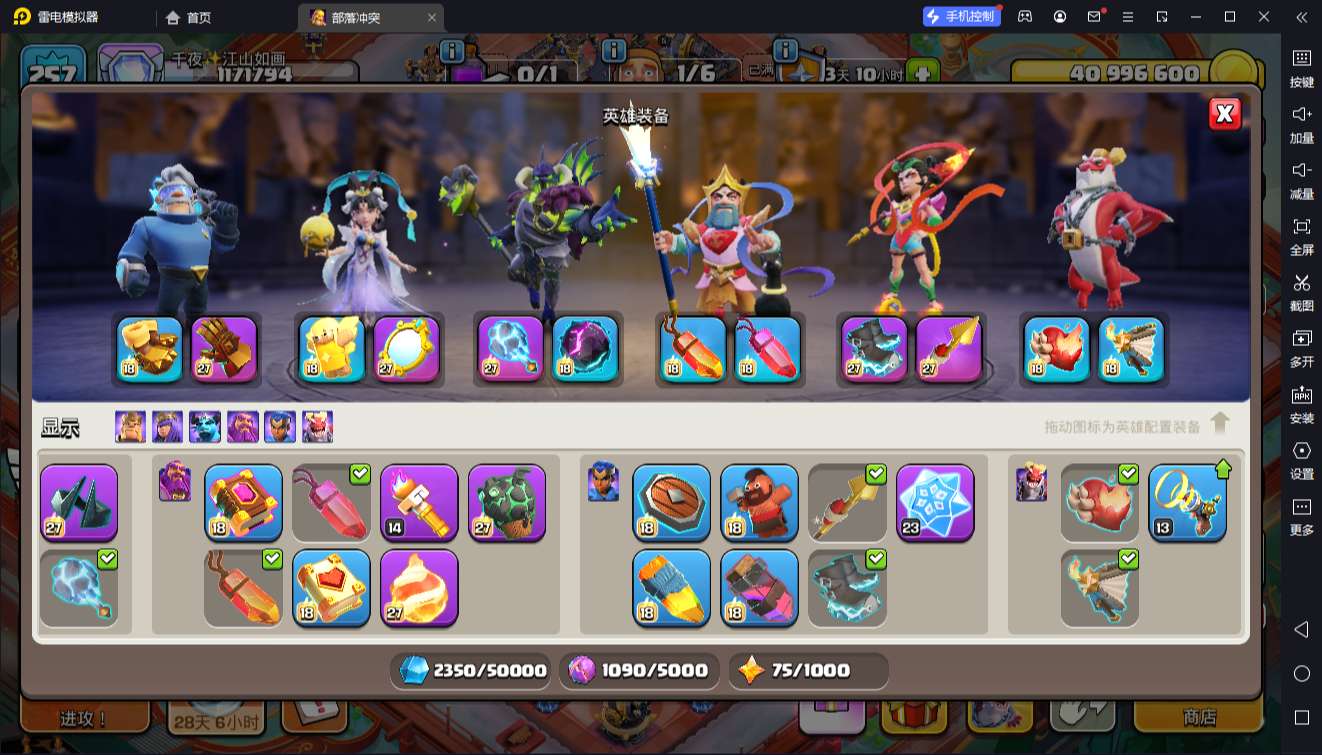Select the Giant Gauntlet equipped slot

point(150,349)
